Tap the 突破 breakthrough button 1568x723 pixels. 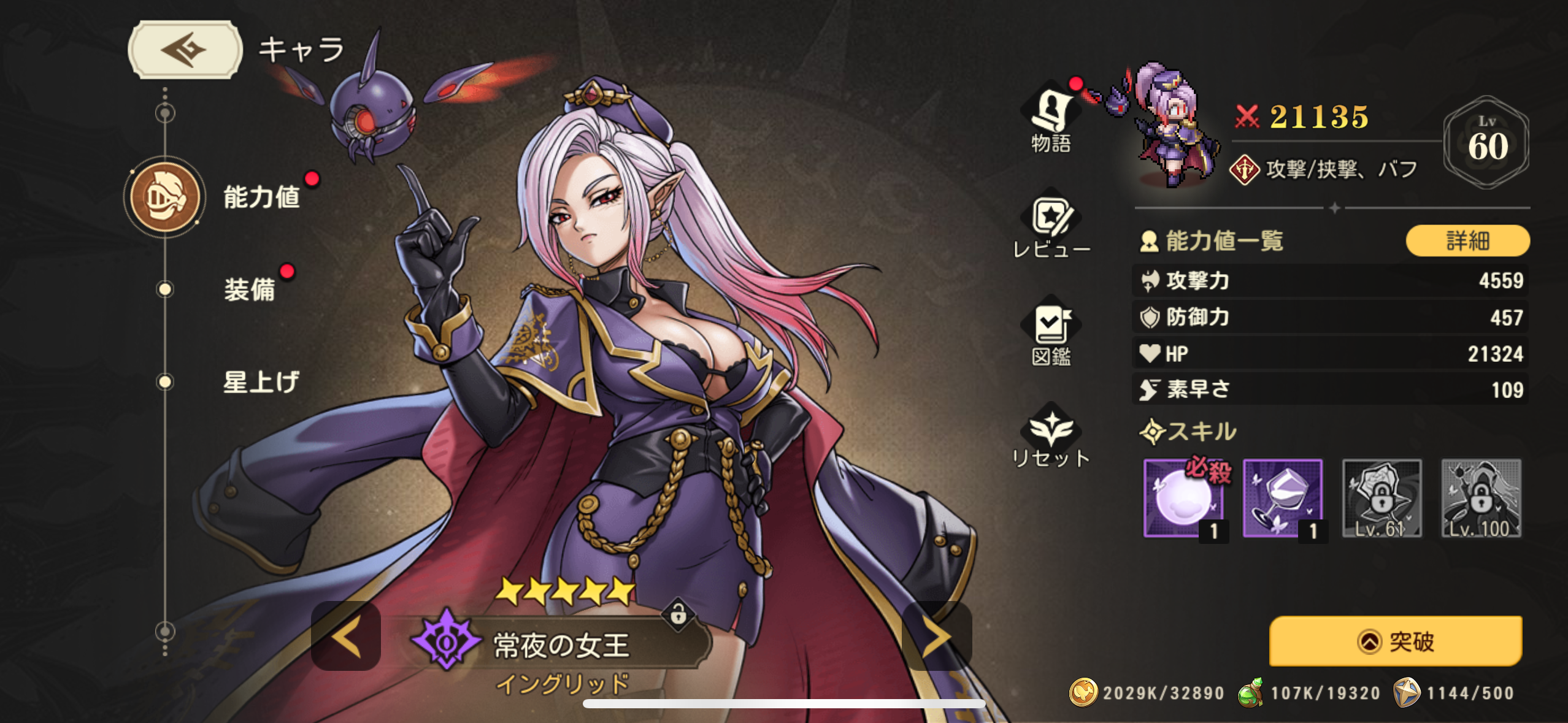1396,641
